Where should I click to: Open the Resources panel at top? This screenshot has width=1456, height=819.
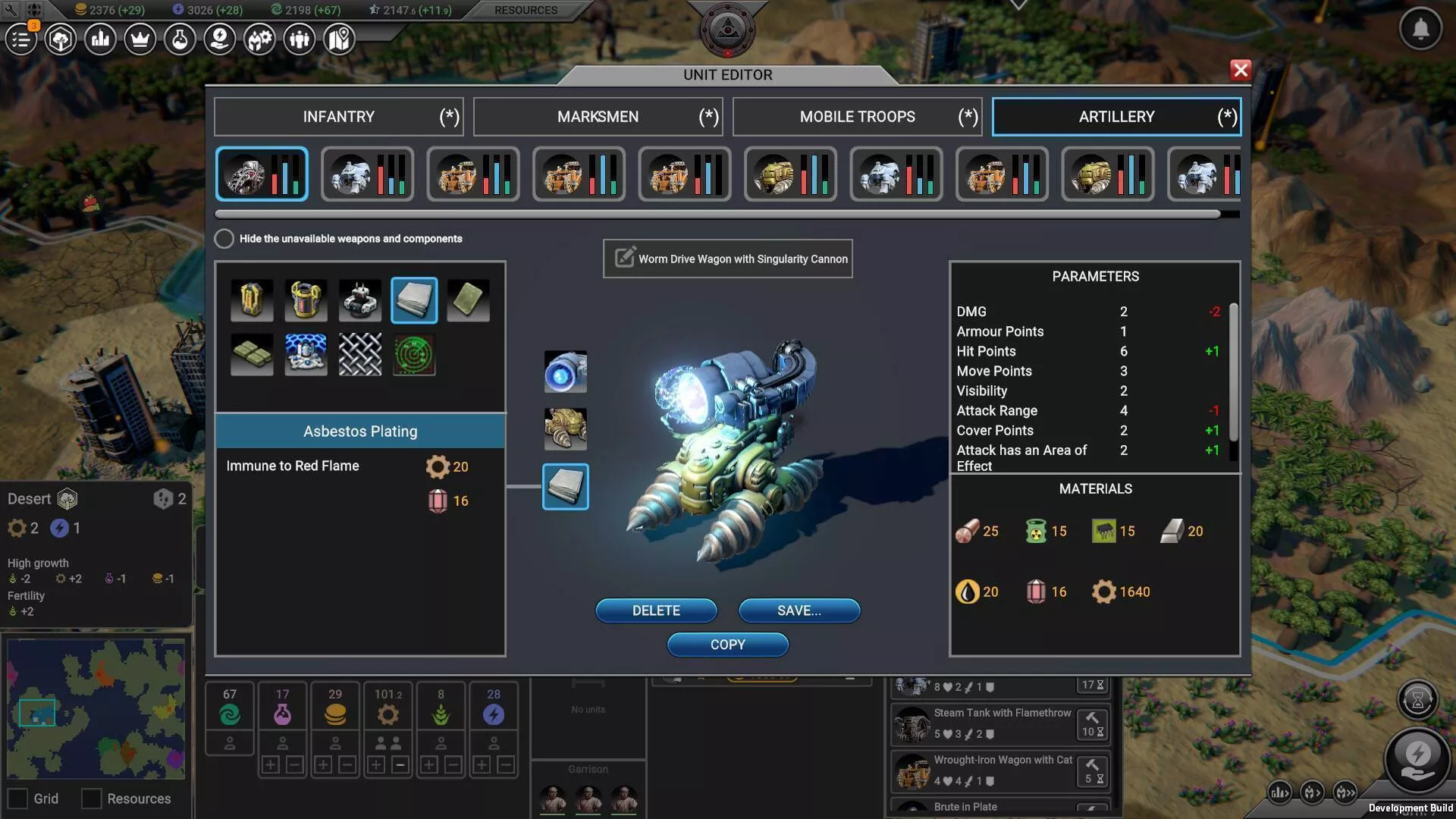[526, 11]
